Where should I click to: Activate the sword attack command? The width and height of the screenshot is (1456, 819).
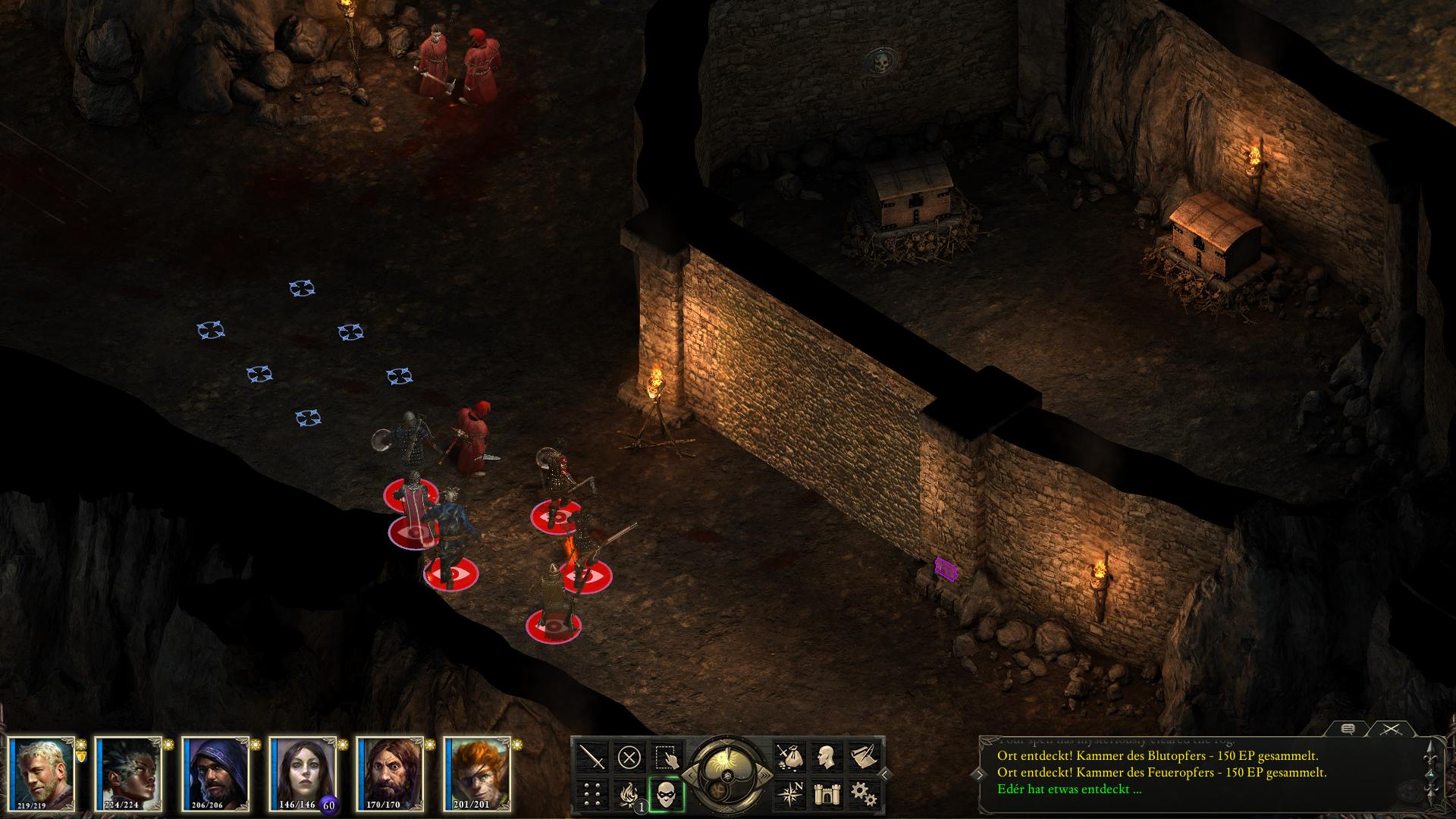[x=592, y=757]
